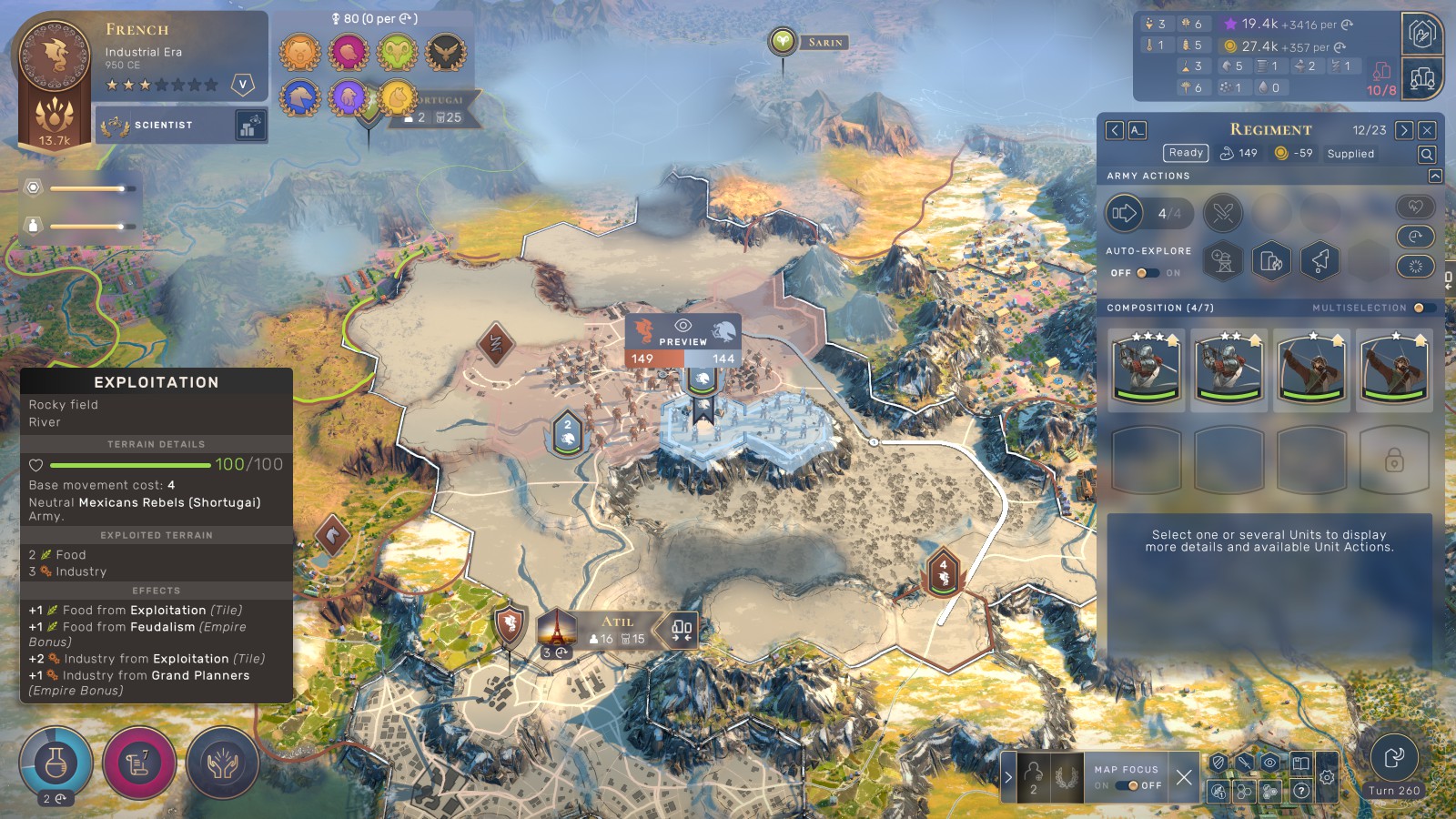The width and height of the screenshot is (1456, 819).
Task: Go to the next army with the right chevron
Action: click(1405, 129)
